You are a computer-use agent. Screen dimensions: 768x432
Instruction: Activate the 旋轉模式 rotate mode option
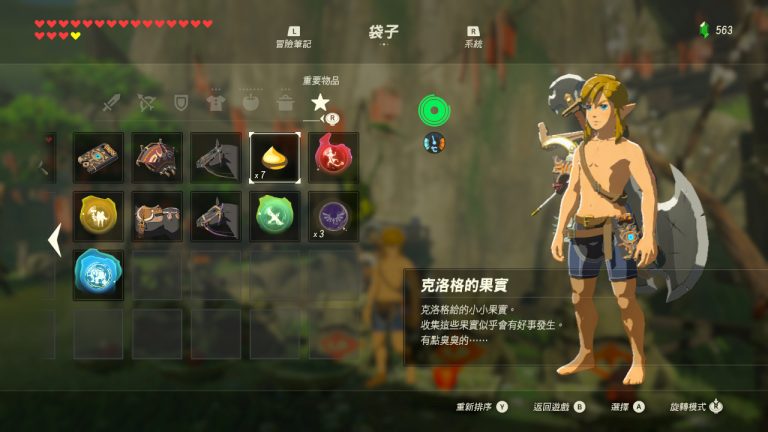coord(696,407)
